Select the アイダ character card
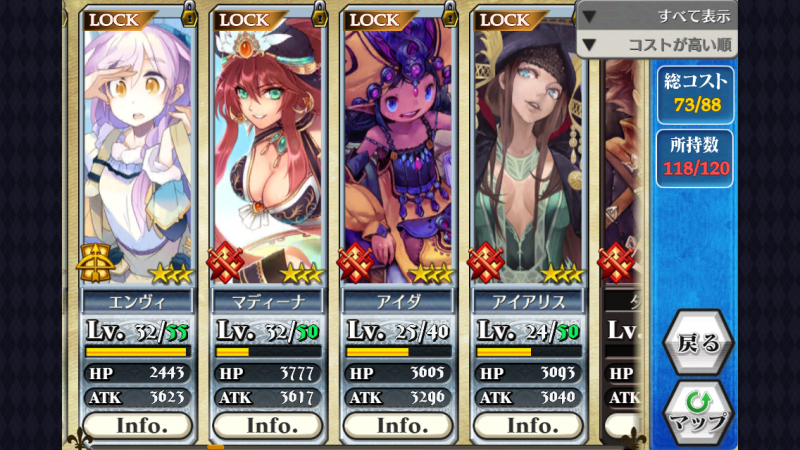 pyautogui.click(x=398, y=150)
